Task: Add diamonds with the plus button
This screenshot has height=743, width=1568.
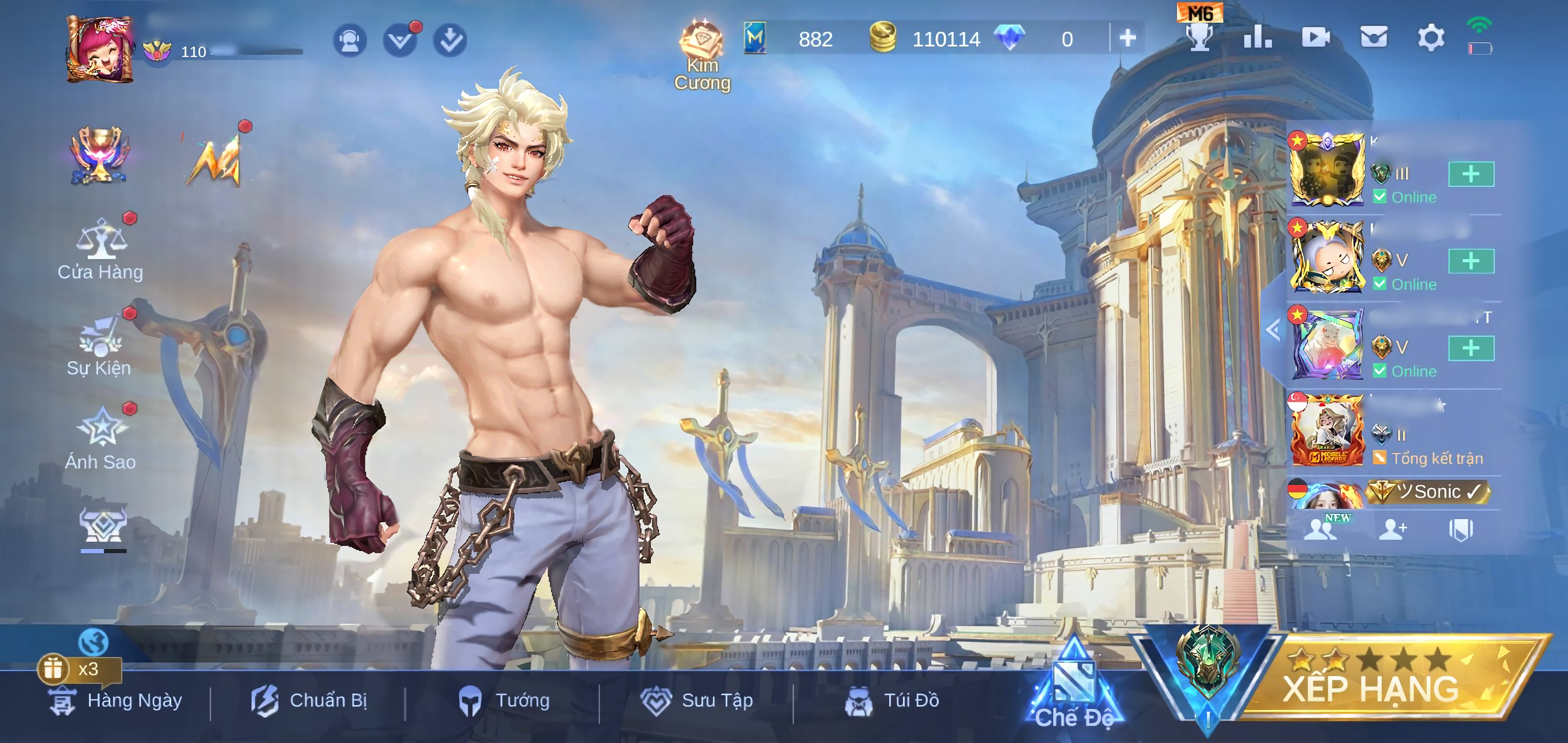Action: [x=1127, y=38]
